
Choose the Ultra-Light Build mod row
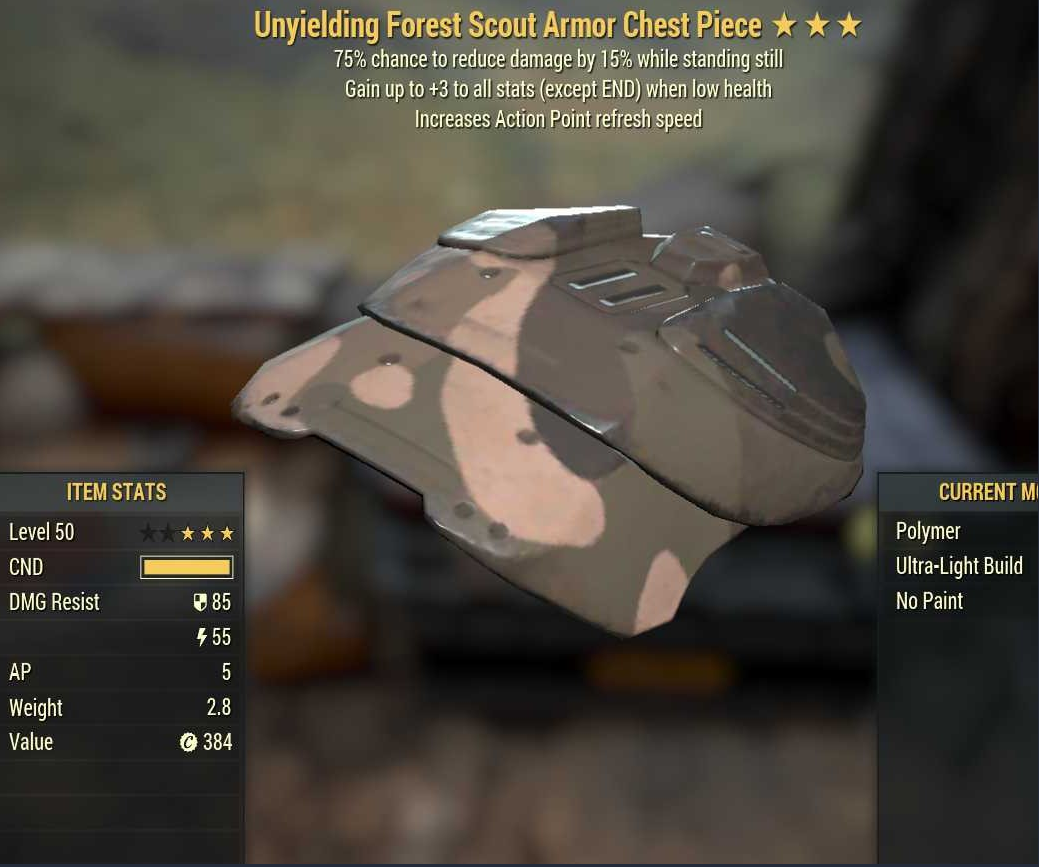click(x=958, y=566)
